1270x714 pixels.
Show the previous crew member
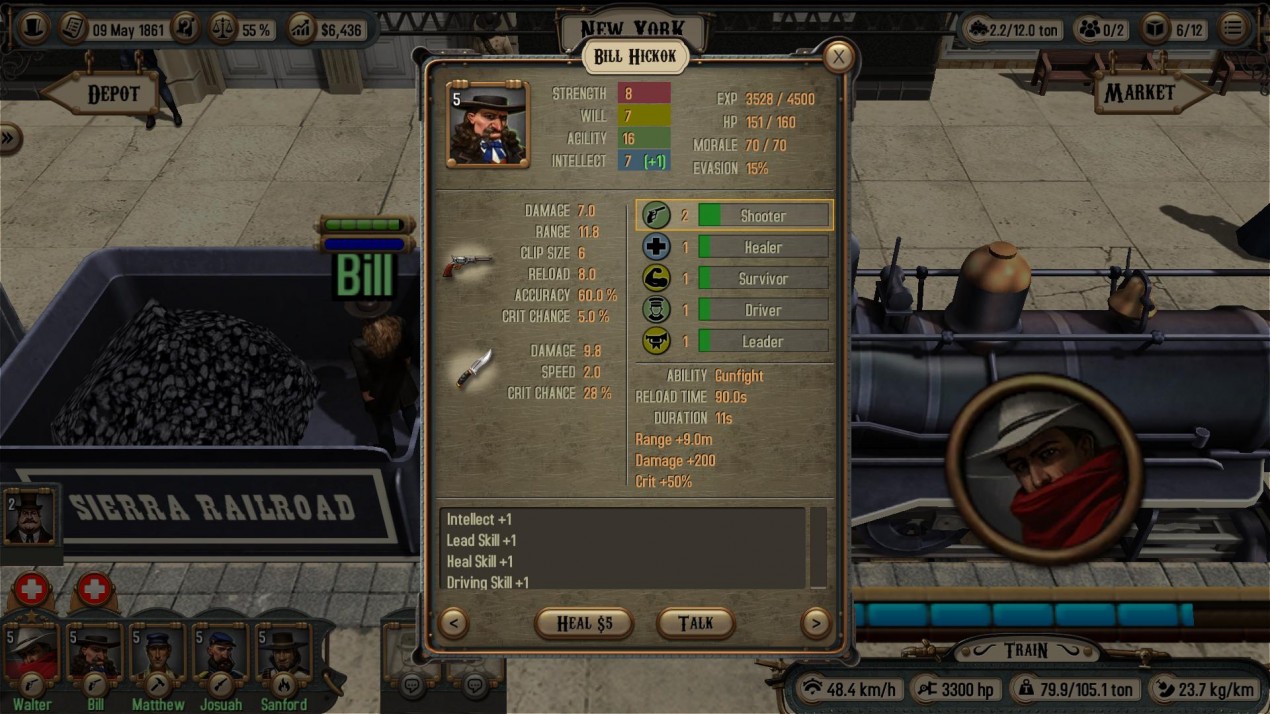453,623
